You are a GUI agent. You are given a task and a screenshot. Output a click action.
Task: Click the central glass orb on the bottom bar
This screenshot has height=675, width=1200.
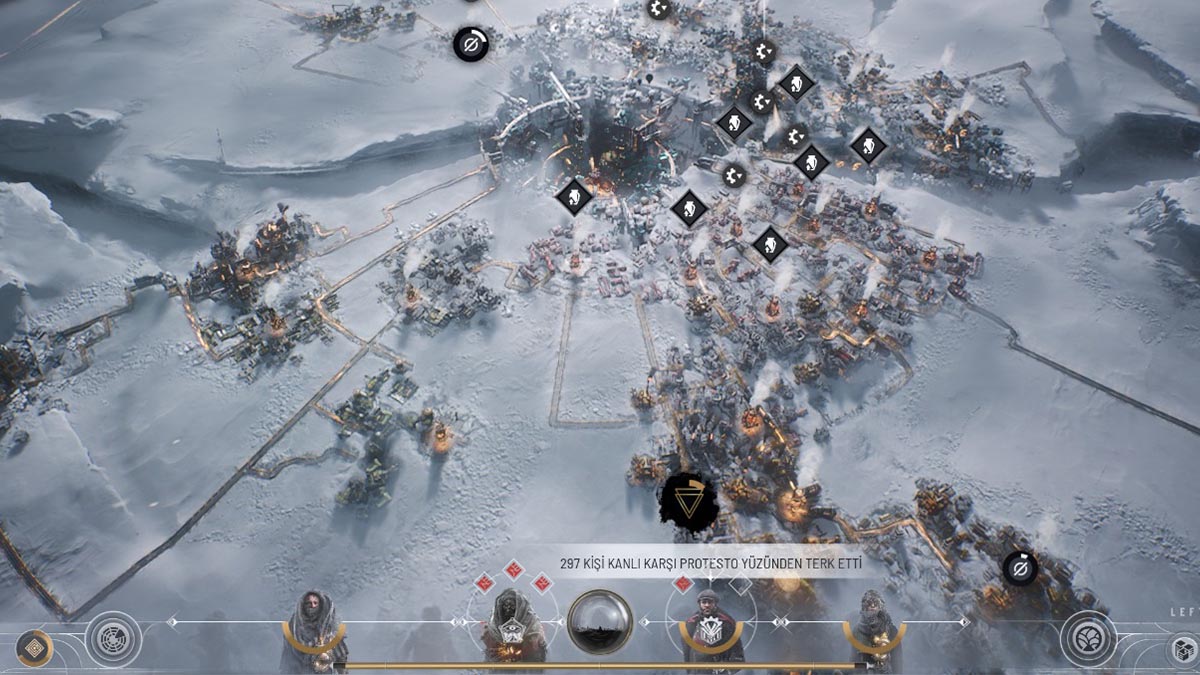(x=600, y=621)
